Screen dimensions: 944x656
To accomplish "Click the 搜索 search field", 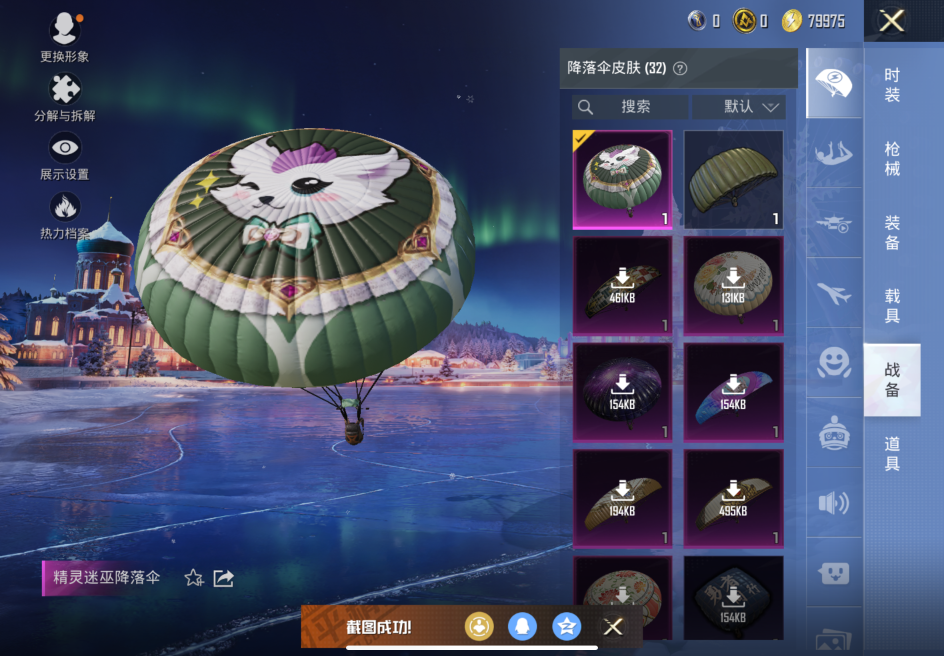I will pos(631,107).
